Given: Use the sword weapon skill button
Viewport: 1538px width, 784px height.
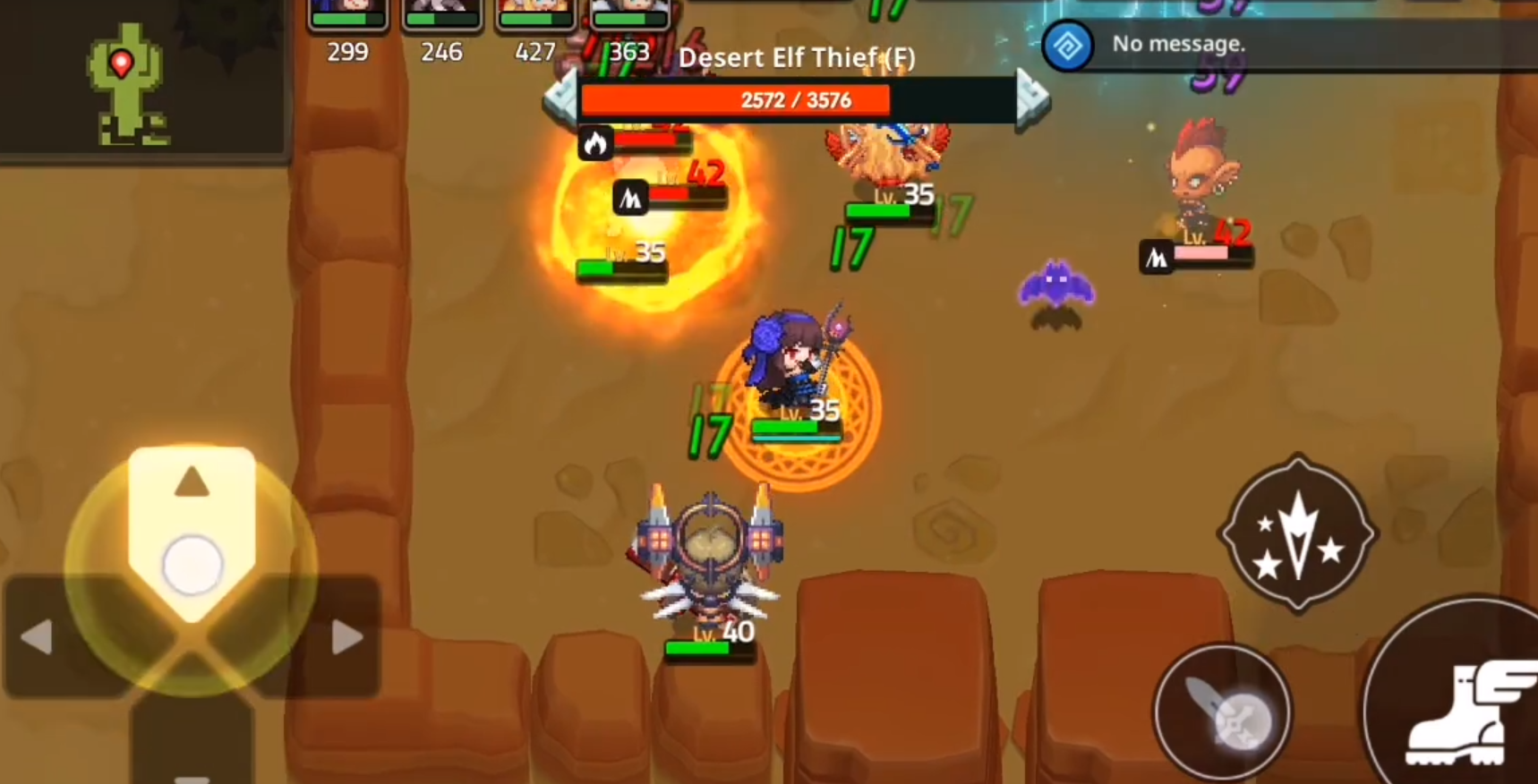Looking at the screenshot, I should (x=1222, y=713).
